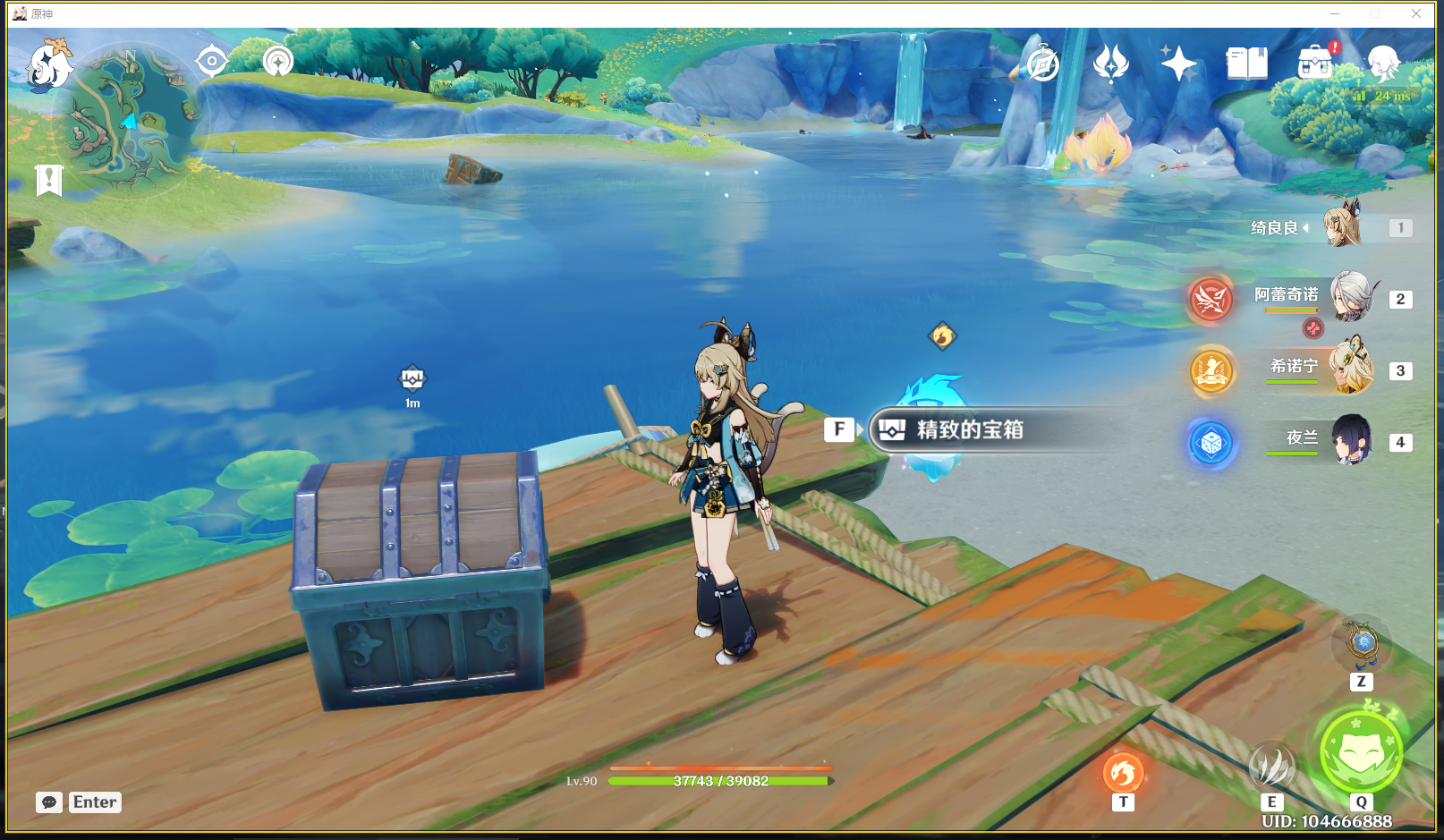Viewport: 1444px width, 840px height.
Task: Open the Adventurer Handbook book icon
Action: (x=1246, y=64)
